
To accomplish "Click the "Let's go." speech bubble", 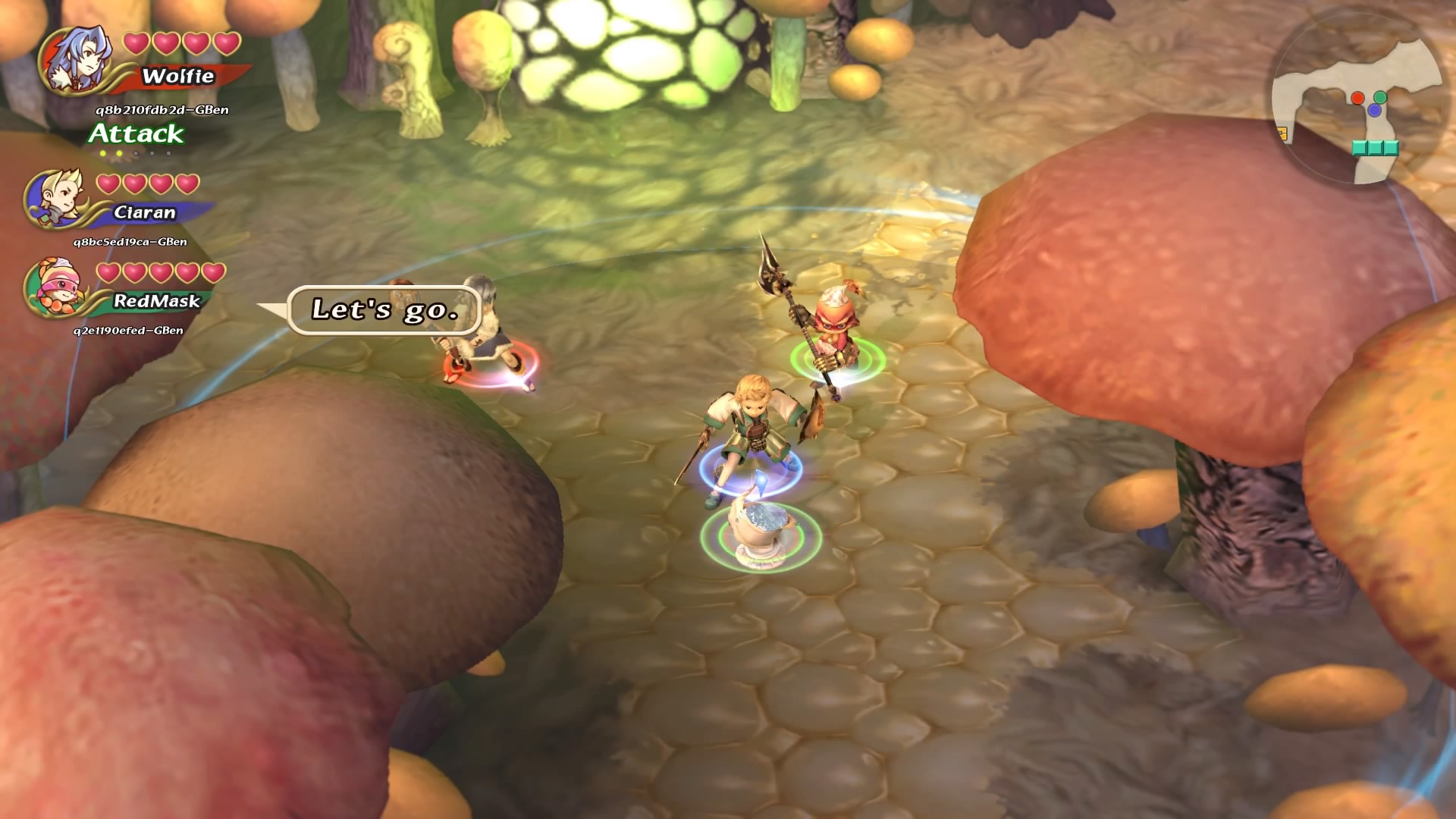I will (x=384, y=309).
